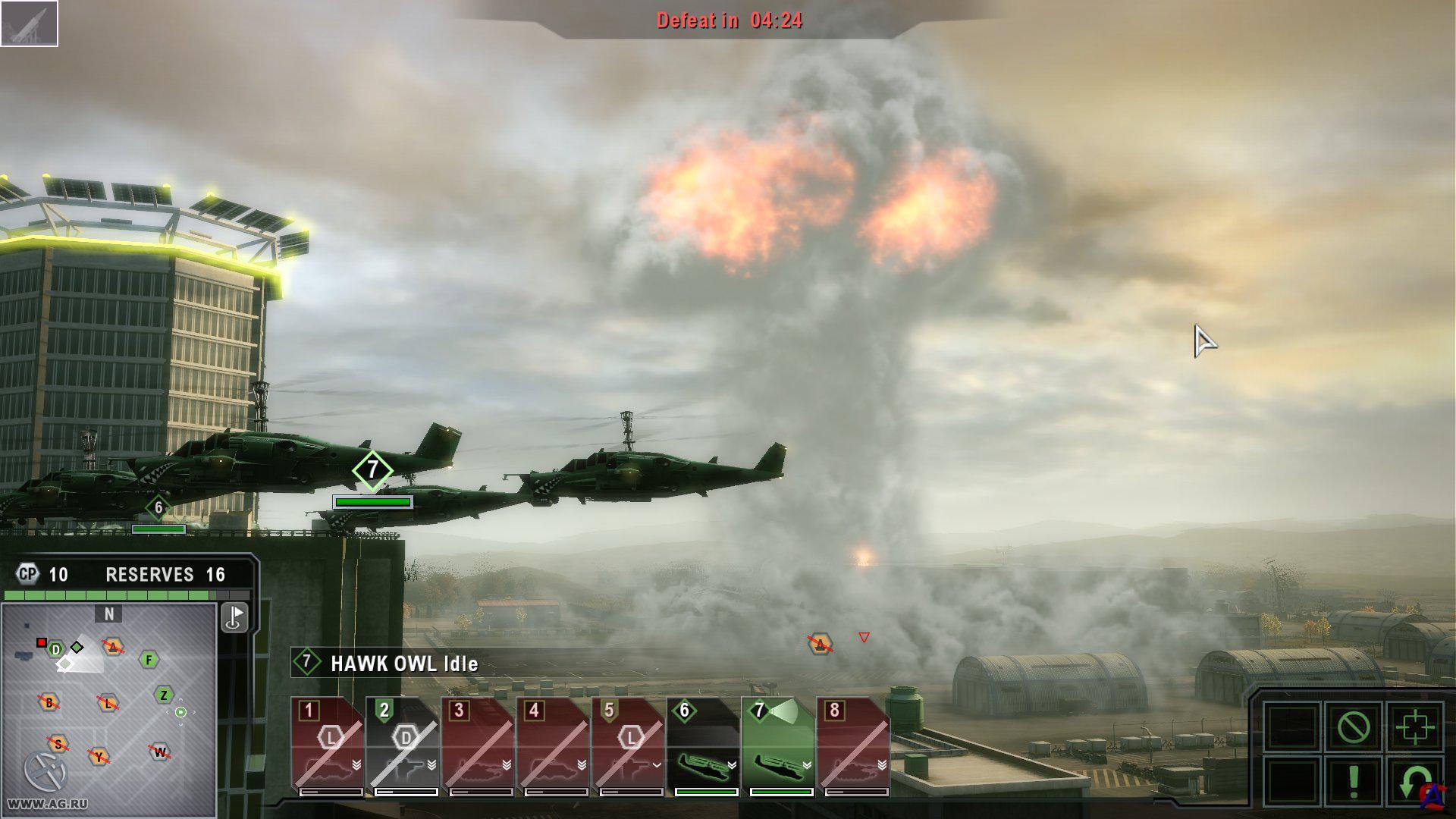Trigger the exclamation mark special command

tap(1354, 781)
